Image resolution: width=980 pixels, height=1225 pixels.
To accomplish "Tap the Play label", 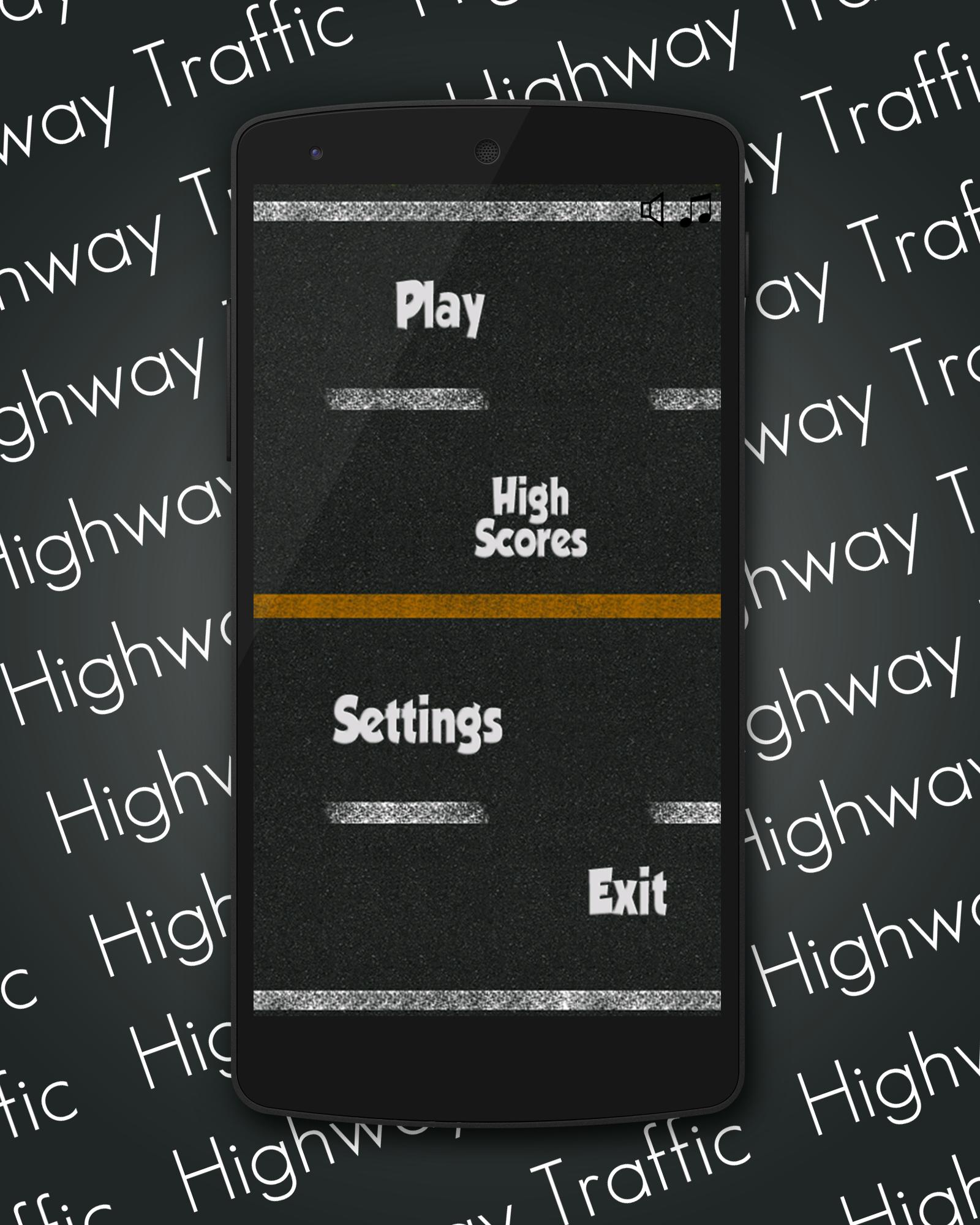I will click(440, 309).
